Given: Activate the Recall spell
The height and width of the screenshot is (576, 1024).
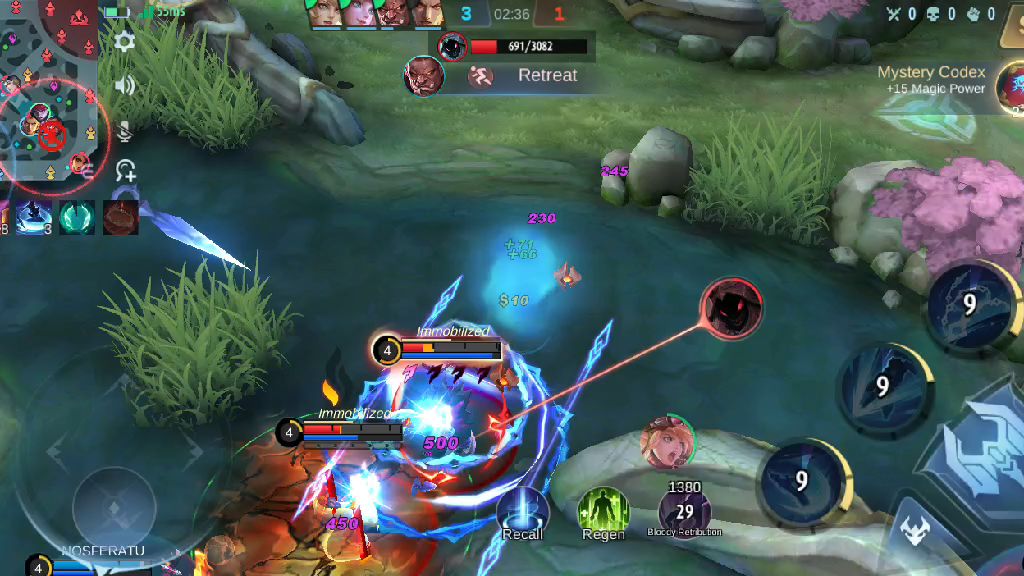Looking at the screenshot, I should coord(522,510).
